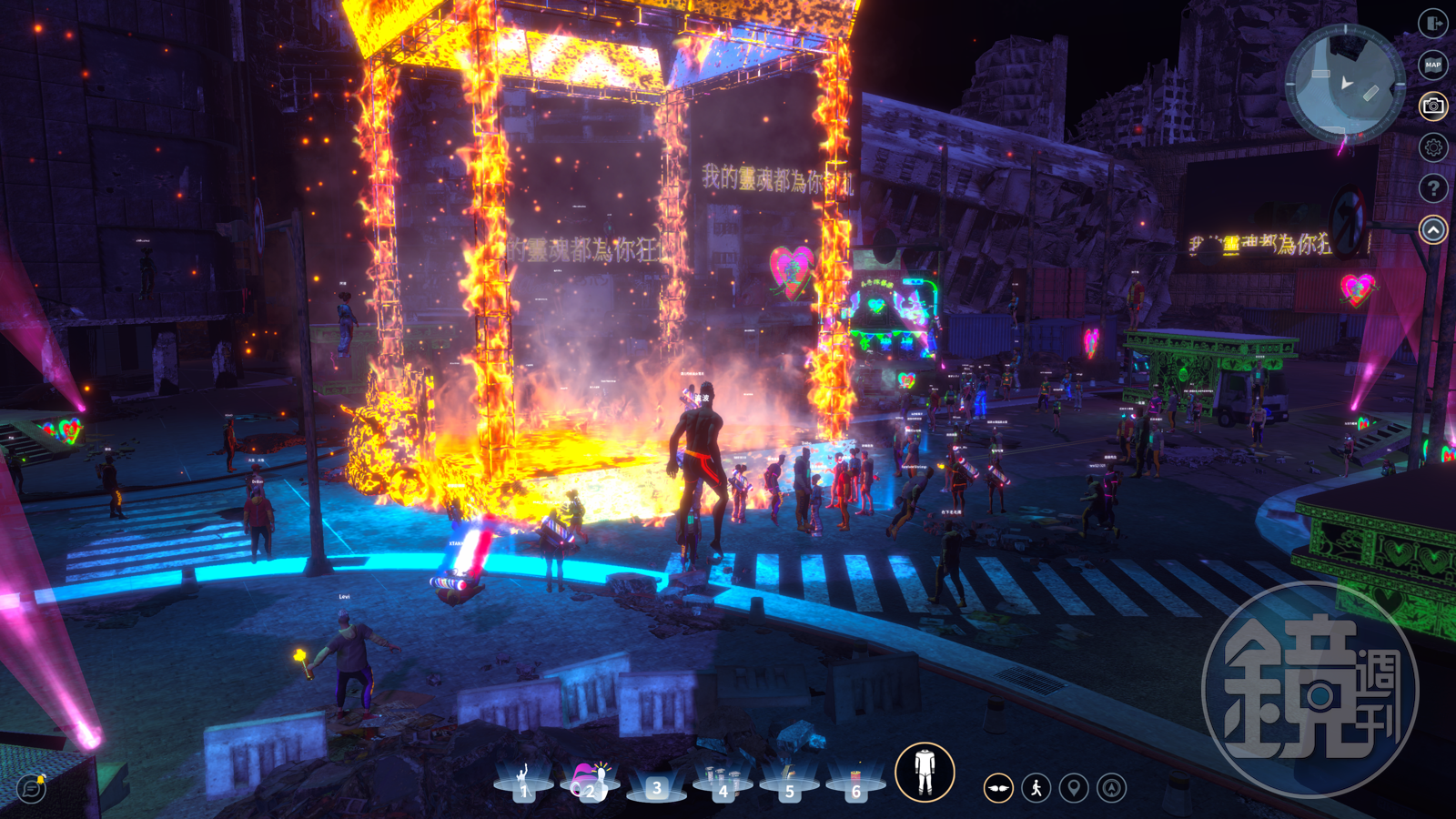1456x819 pixels.
Task: Open the avatar outfit suit button
Action: click(x=925, y=773)
